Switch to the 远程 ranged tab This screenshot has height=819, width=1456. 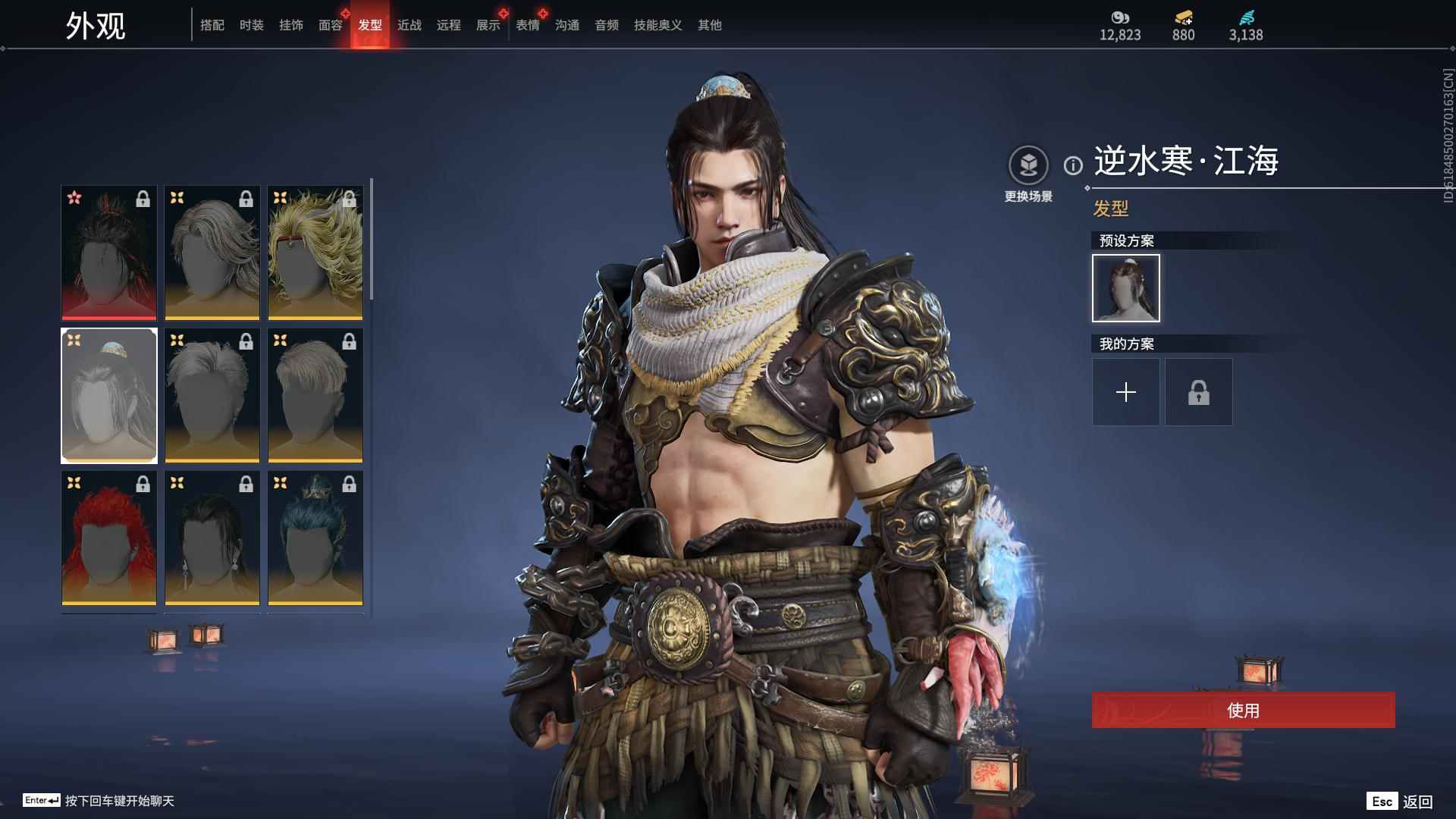click(449, 25)
